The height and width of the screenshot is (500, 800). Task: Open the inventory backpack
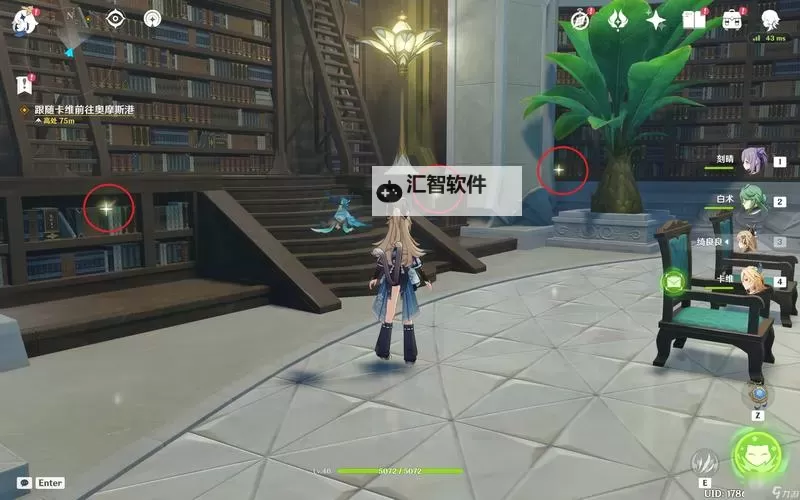(x=732, y=19)
